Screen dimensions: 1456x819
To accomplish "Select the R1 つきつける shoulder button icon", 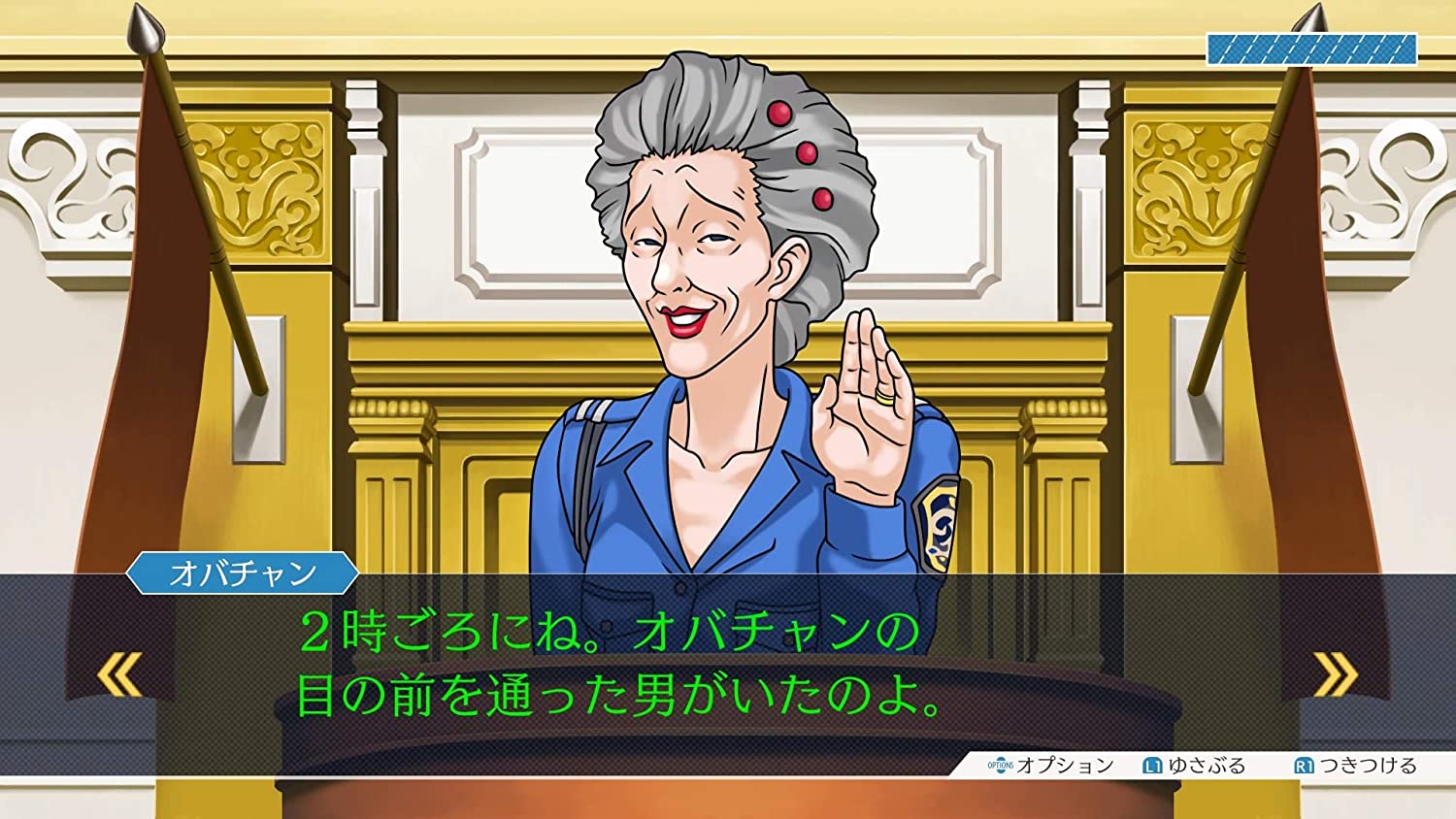I will click(x=1306, y=764).
